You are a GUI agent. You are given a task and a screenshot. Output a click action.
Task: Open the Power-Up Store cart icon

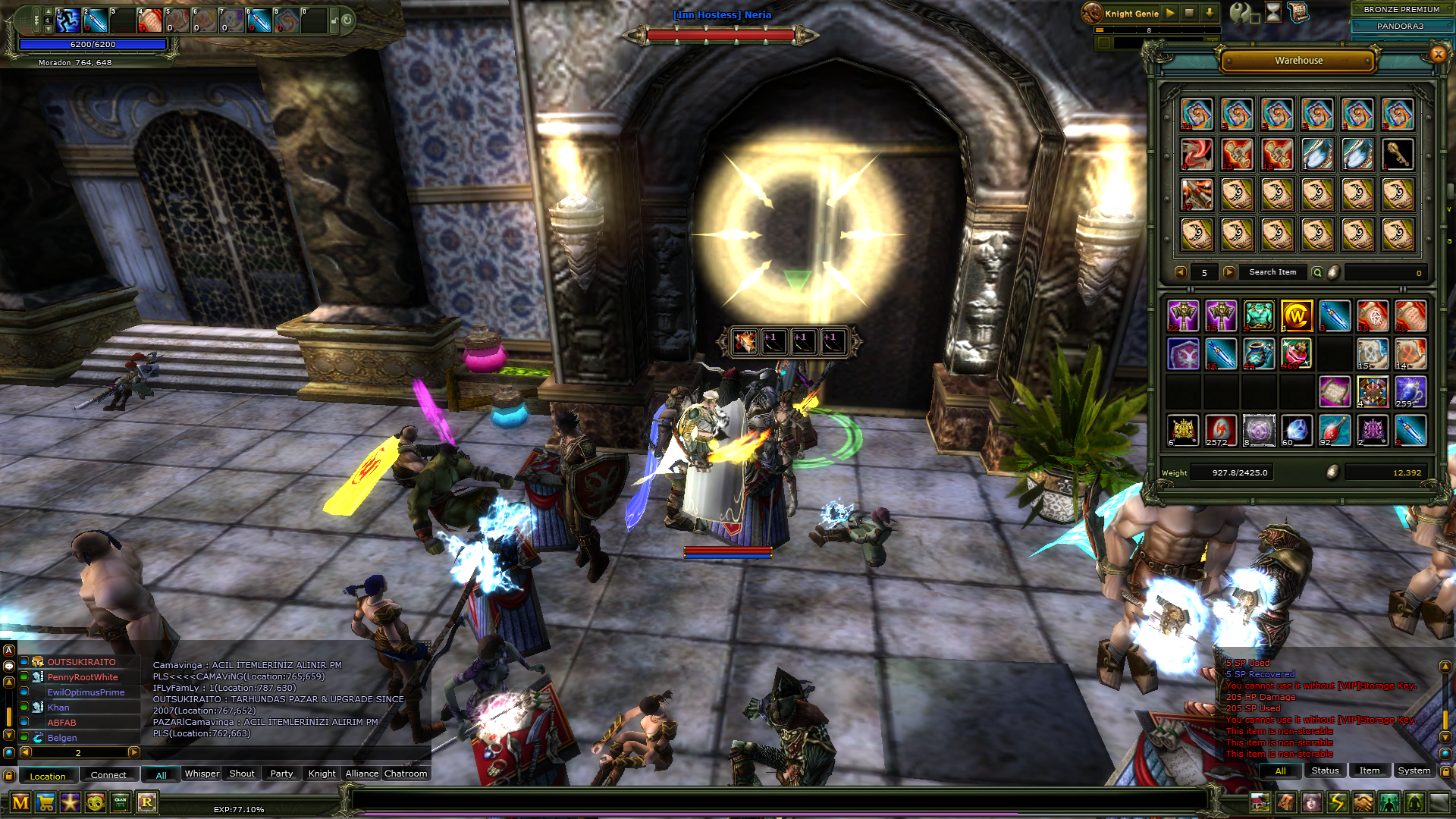(47, 802)
